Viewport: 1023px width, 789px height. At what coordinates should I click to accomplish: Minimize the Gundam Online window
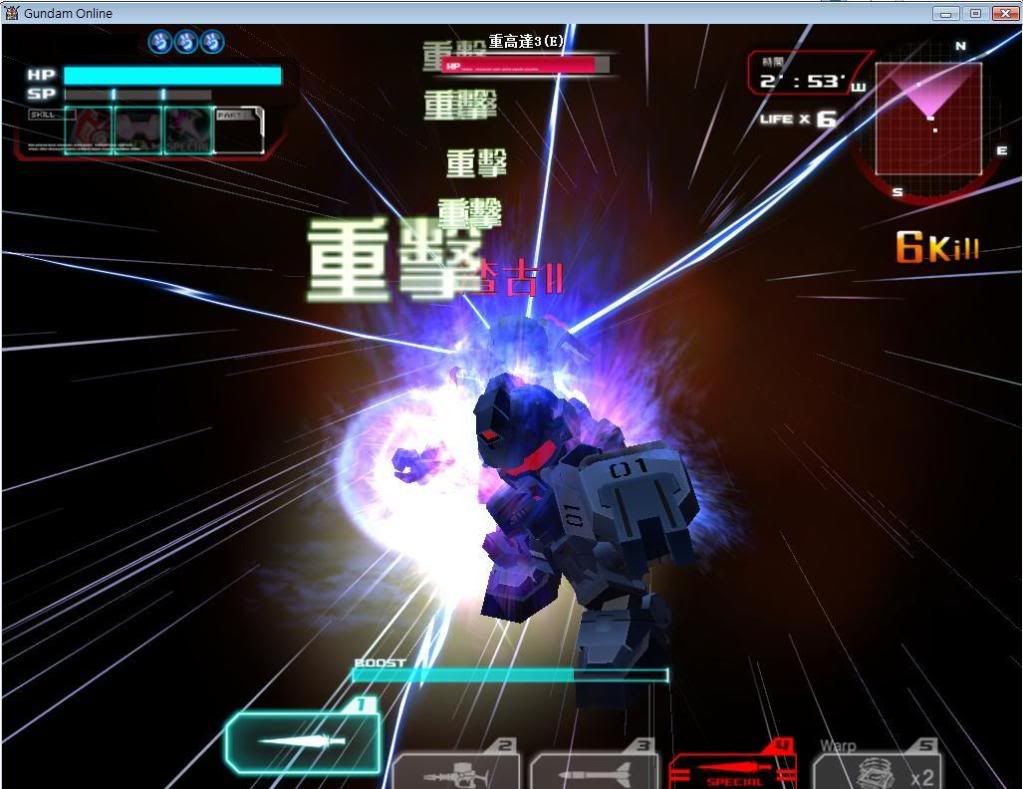pyautogui.click(x=947, y=13)
